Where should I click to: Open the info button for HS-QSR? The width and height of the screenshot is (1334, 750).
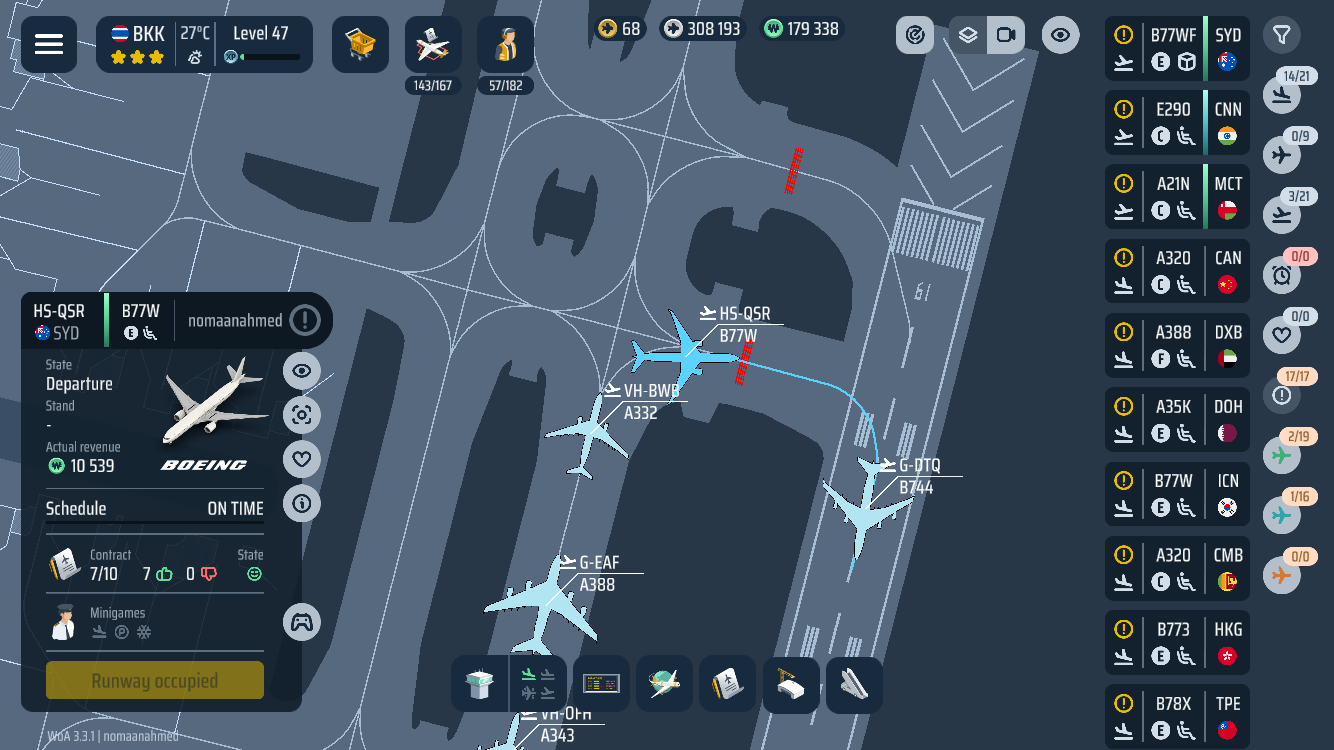[x=302, y=504]
